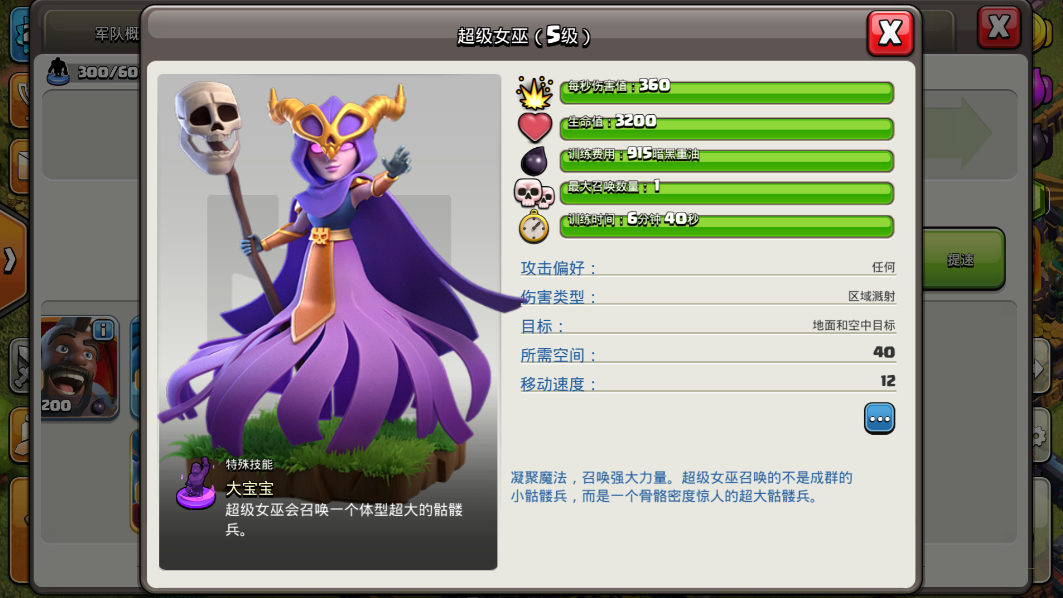Close the army overview window behind
The width and height of the screenshot is (1063, 598).
(998, 27)
